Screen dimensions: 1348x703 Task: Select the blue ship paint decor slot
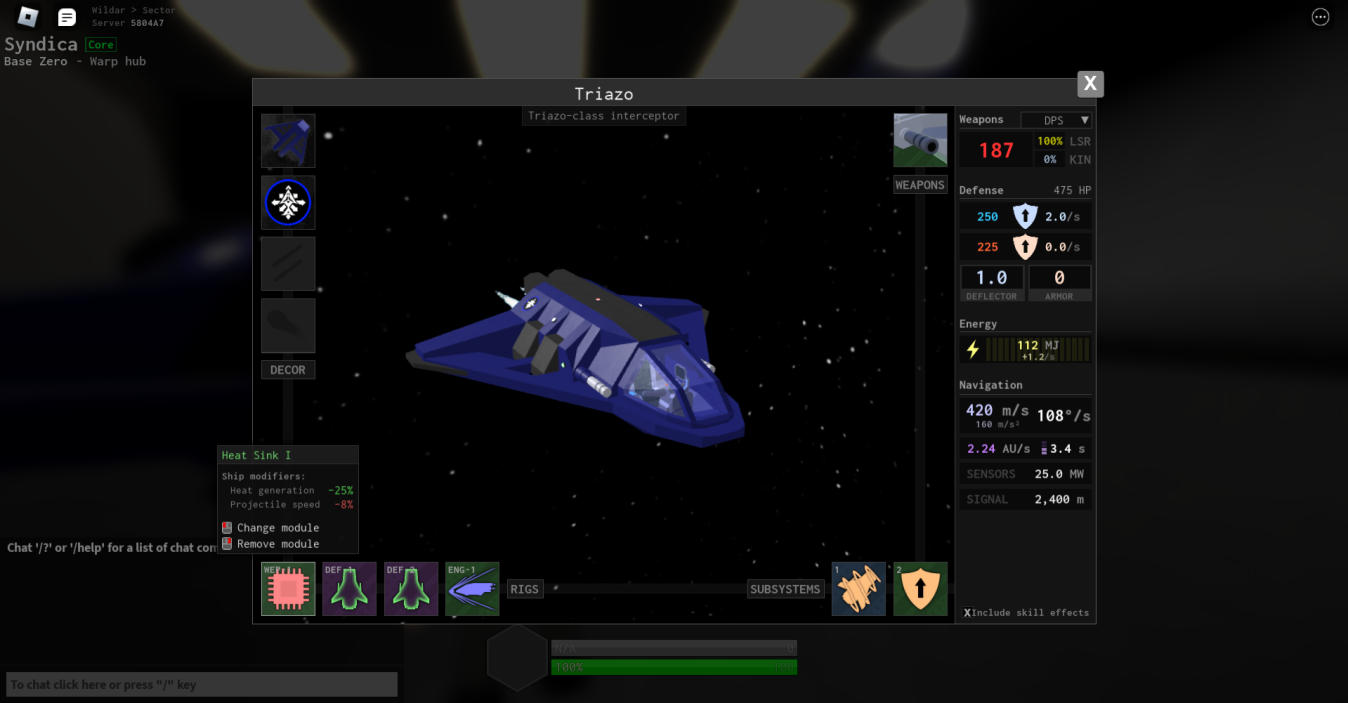pyautogui.click(x=288, y=141)
